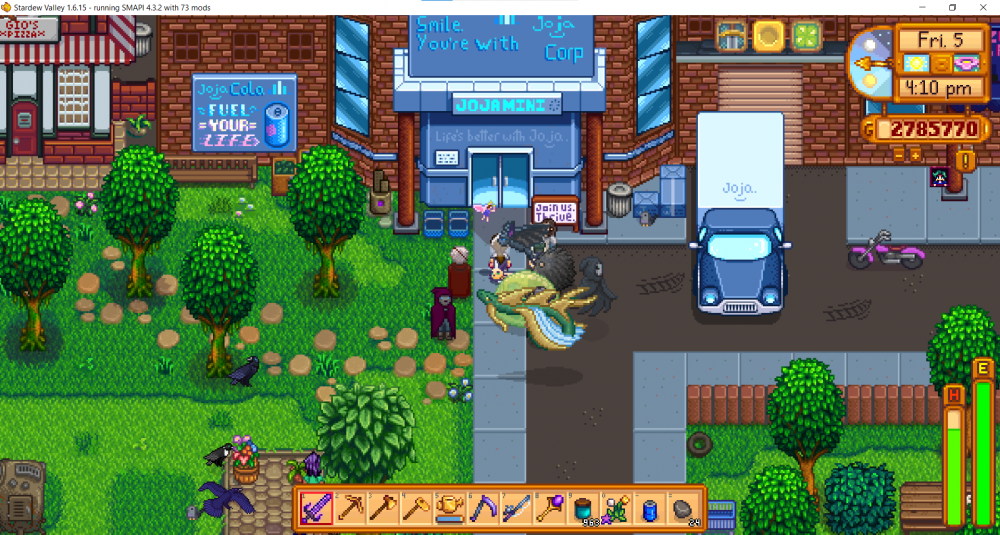Screen dimensions: 1000x535
Task: Select the blue Joja Cola can slot
Action: 651,508
